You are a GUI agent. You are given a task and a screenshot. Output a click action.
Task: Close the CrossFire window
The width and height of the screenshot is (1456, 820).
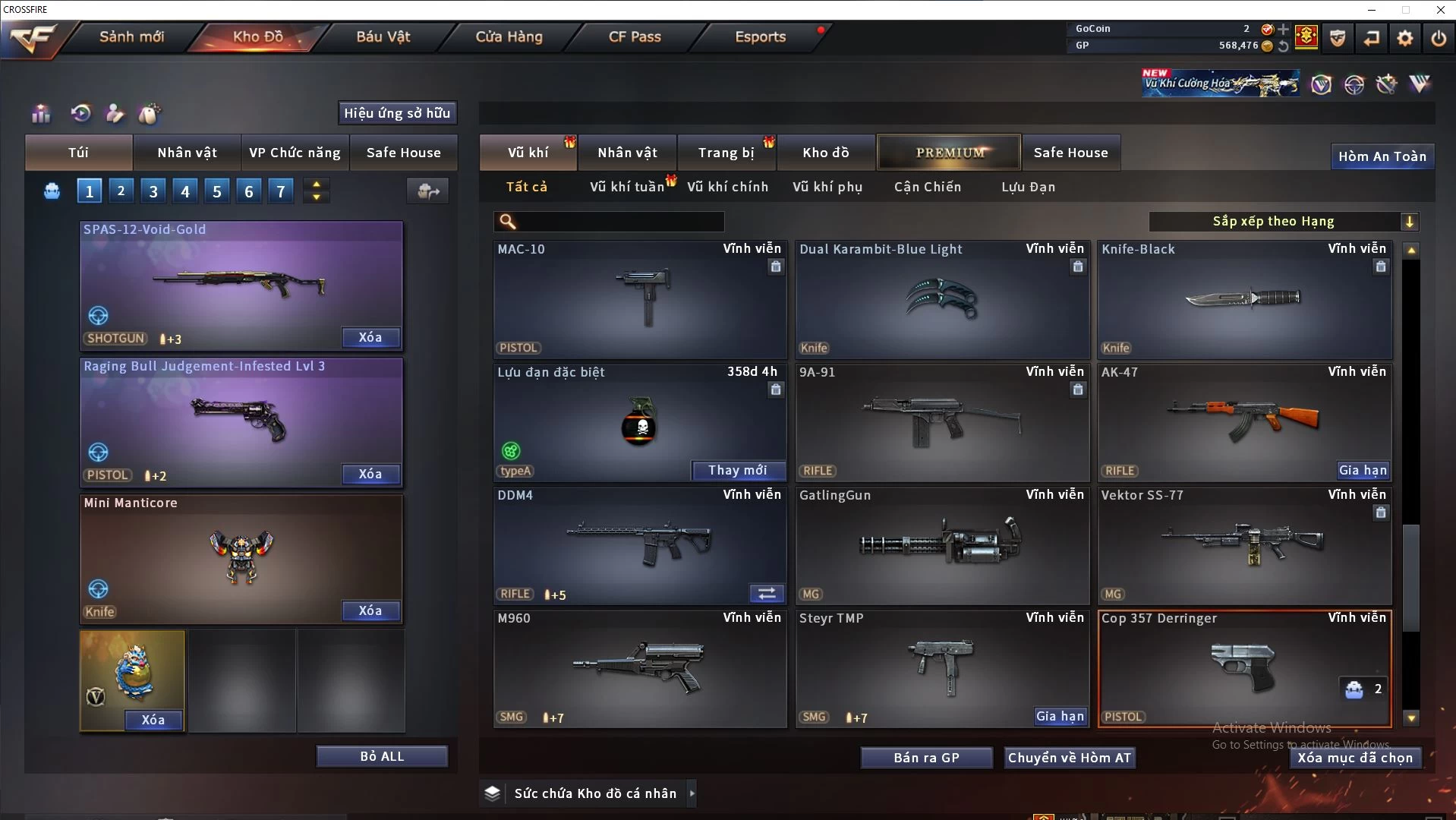pos(1440,10)
